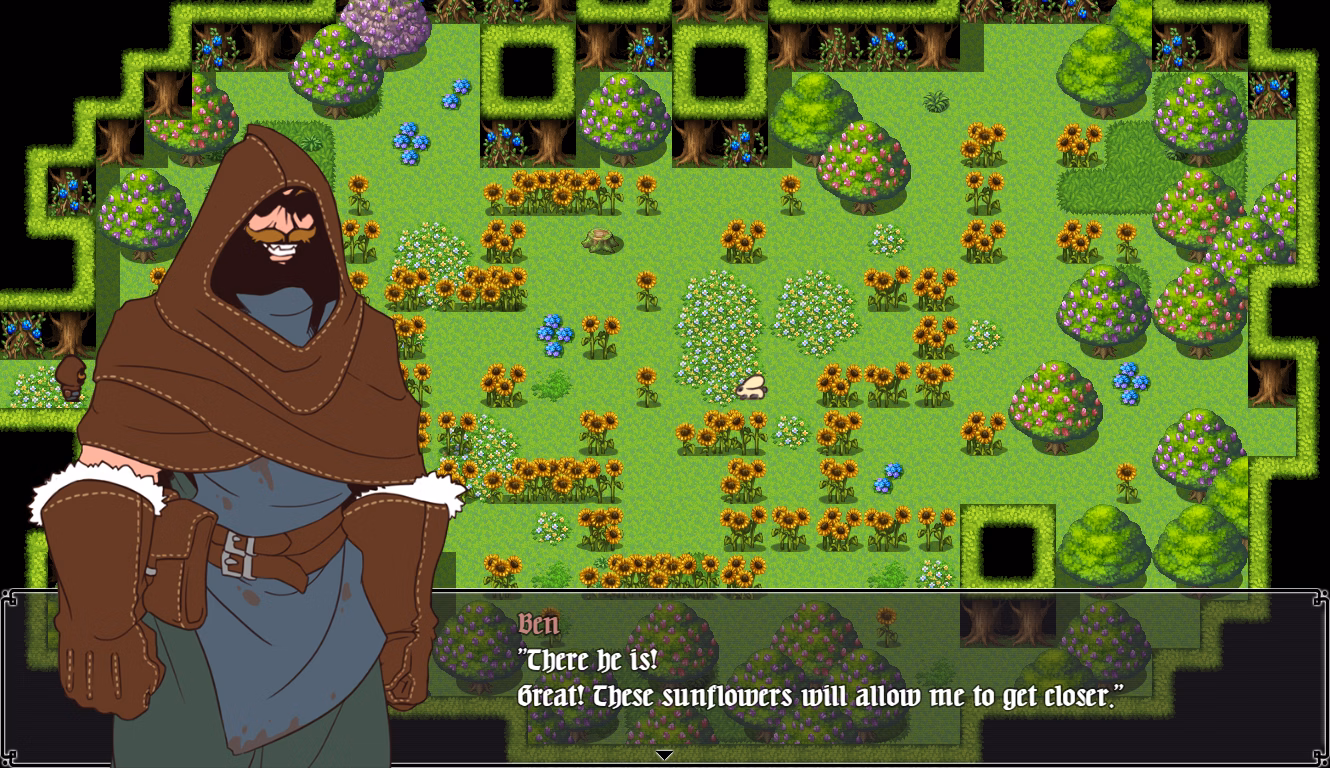The width and height of the screenshot is (1330, 768).
Task: Advance dialogue via the down arrow indicator
Action: (662, 756)
